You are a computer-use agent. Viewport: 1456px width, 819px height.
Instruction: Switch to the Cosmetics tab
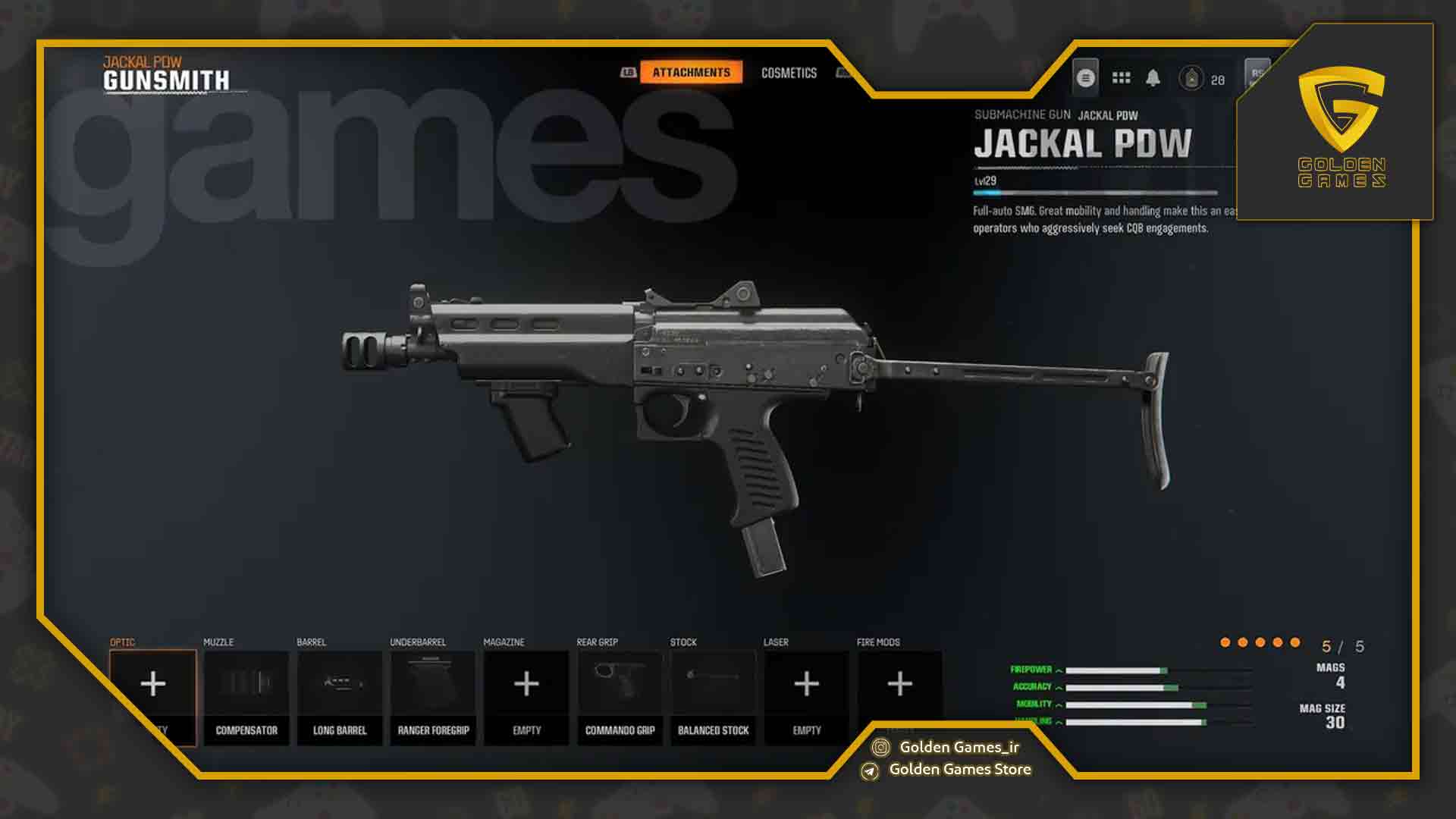(789, 72)
